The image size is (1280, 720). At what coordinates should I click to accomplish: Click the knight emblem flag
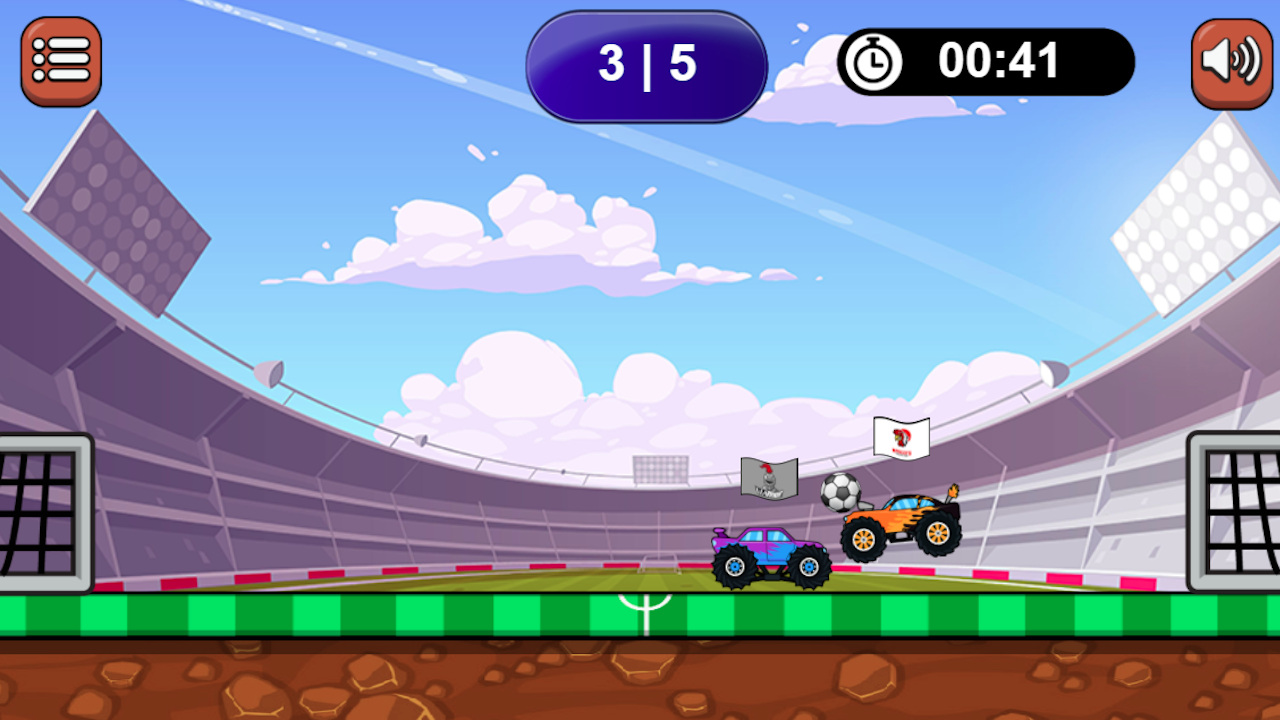click(768, 480)
